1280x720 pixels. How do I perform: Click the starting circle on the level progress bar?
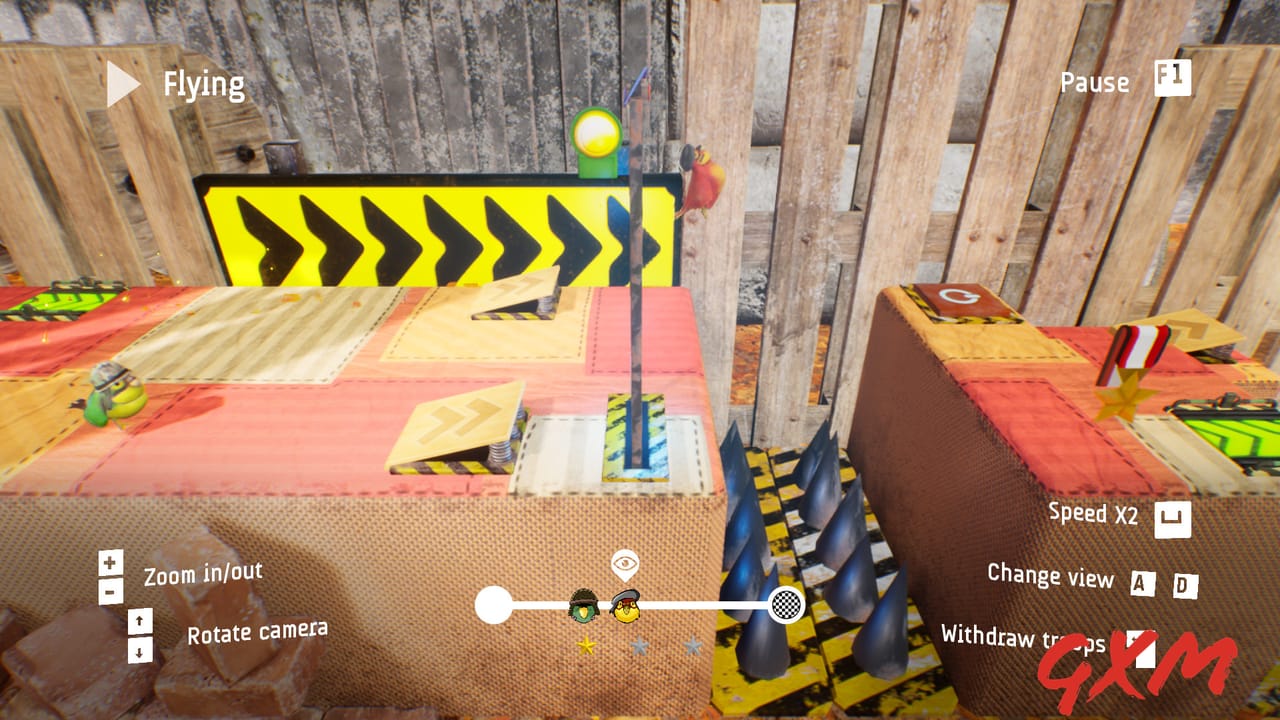coord(492,605)
